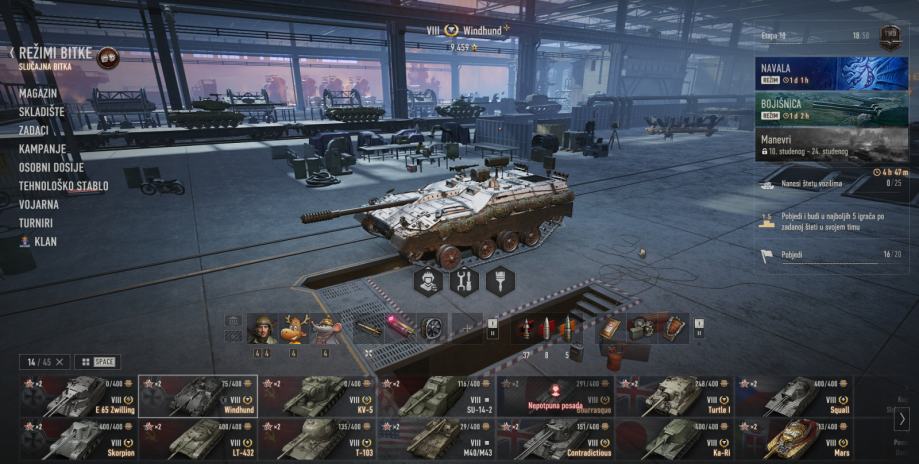Viewport: 919px width, 464px height.
Task: Open the Manevri event banner
Action: (831, 144)
